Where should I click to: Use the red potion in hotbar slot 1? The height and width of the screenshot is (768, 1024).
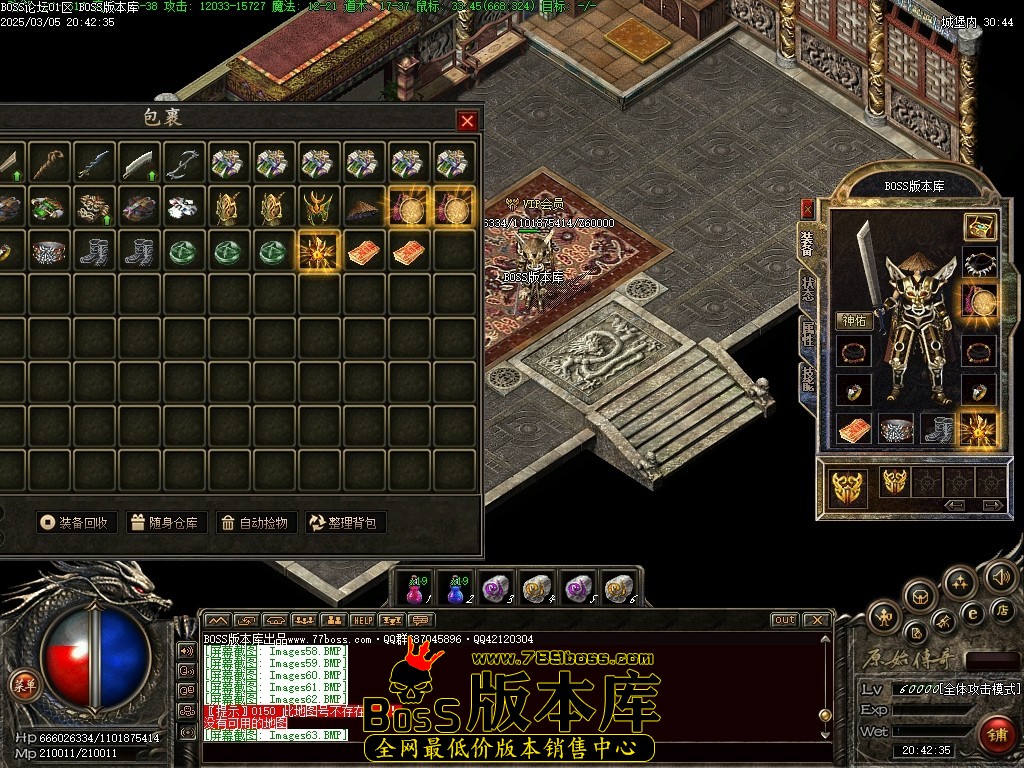click(414, 589)
